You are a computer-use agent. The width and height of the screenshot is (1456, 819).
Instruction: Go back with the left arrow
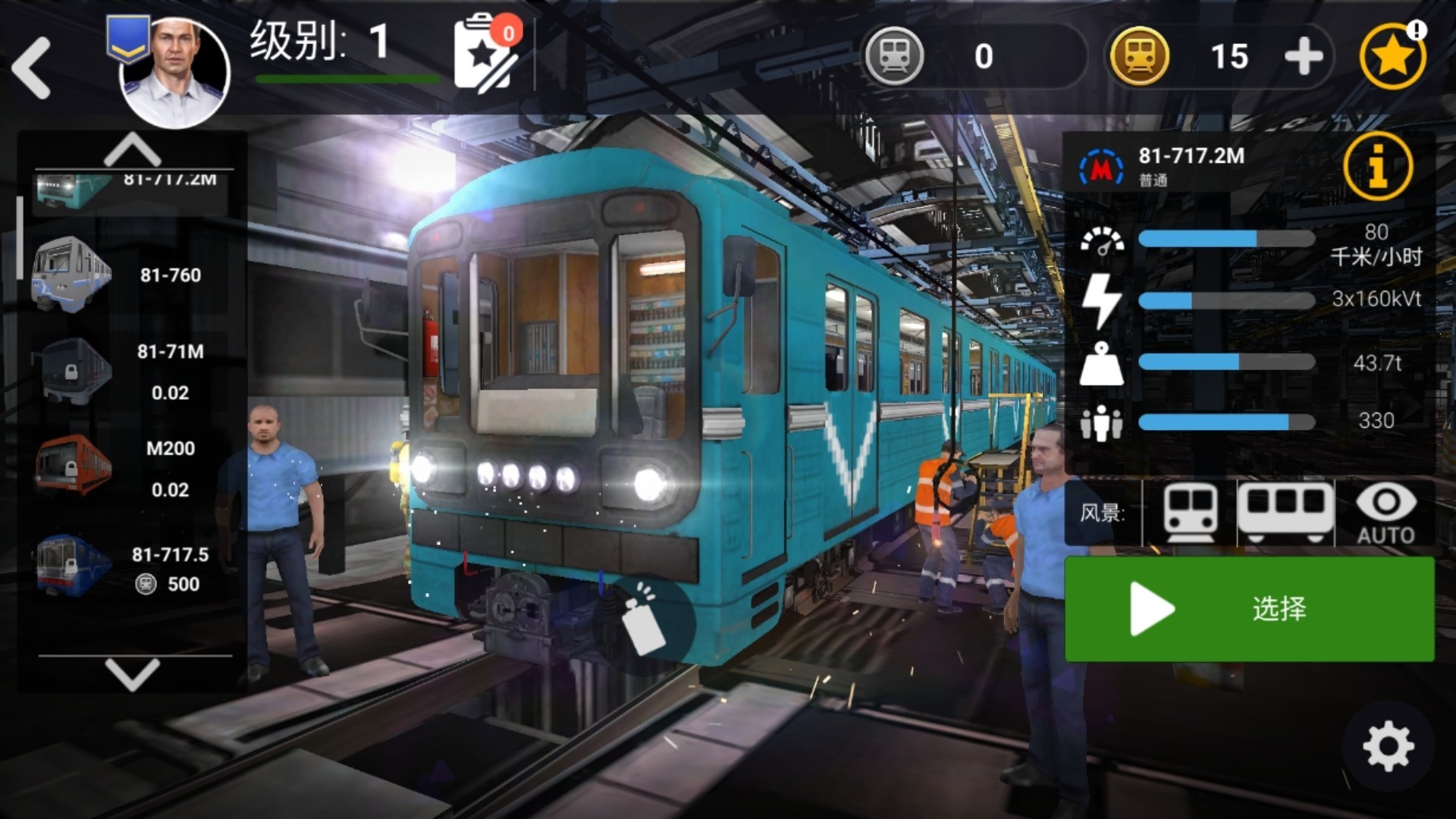(32, 69)
